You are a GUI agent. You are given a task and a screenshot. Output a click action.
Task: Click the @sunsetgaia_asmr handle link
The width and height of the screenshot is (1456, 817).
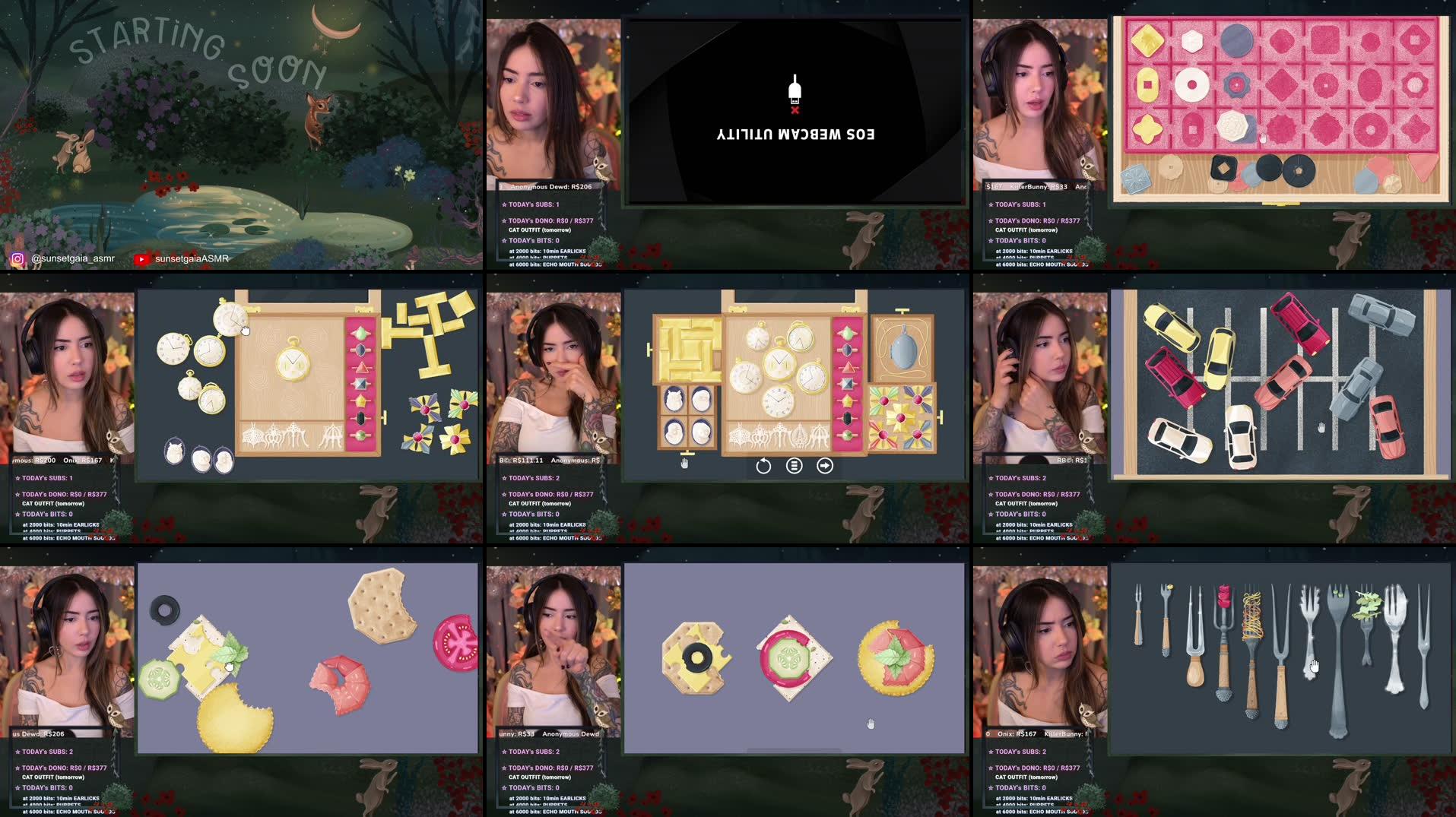pos(72,258)
